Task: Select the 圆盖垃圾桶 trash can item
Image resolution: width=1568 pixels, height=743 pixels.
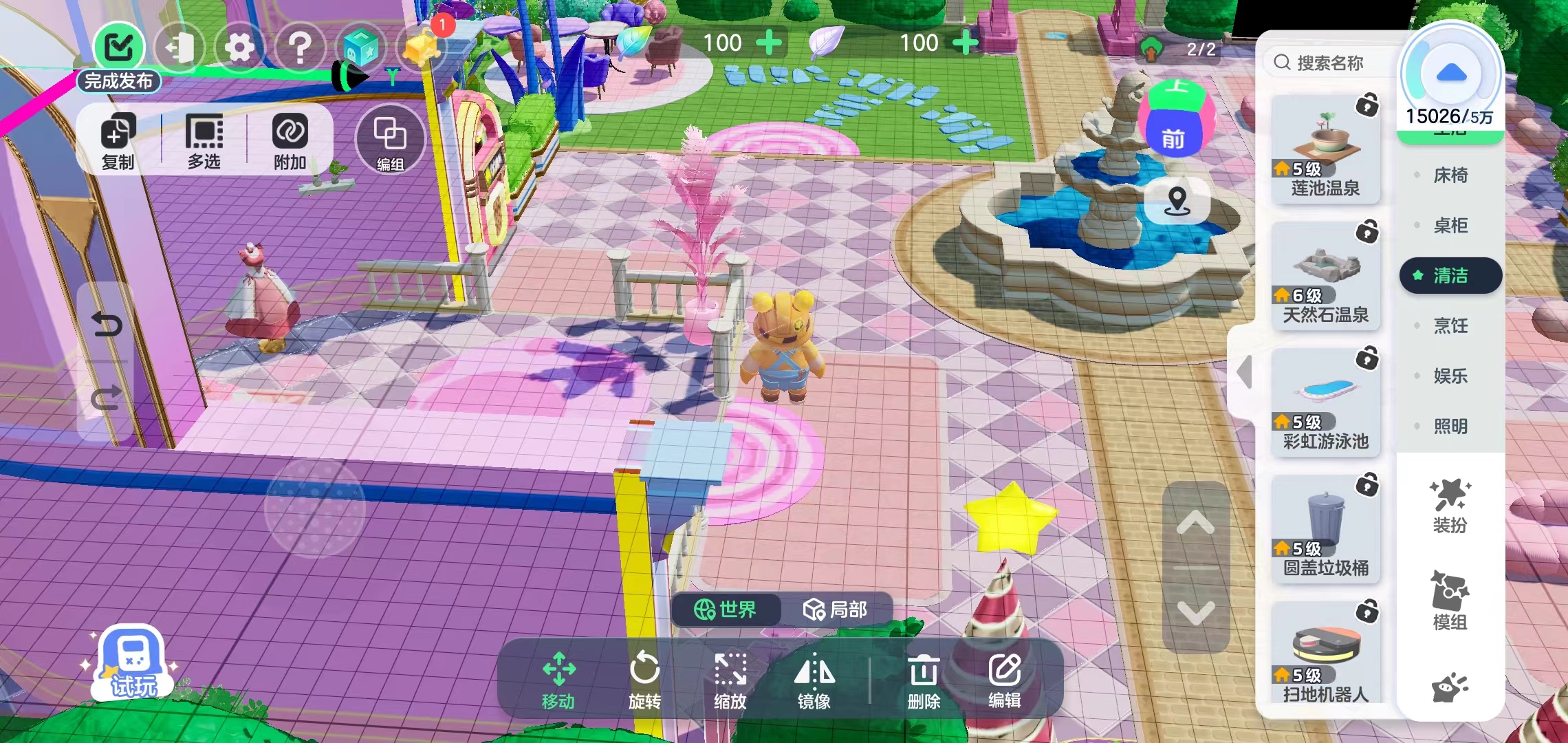Action: tap(1325, 529)
